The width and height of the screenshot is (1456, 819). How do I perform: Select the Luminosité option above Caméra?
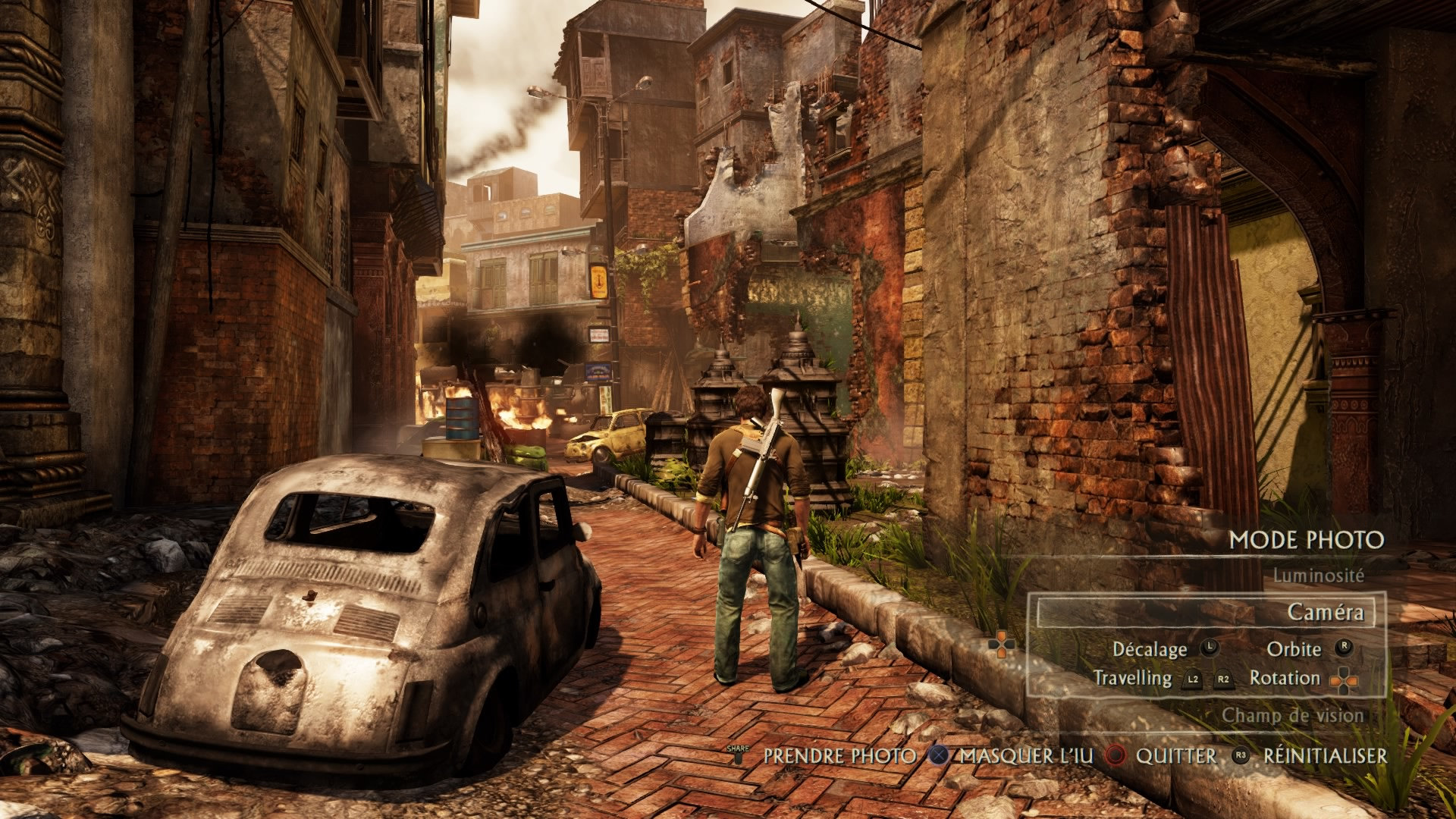[1318, 576]
